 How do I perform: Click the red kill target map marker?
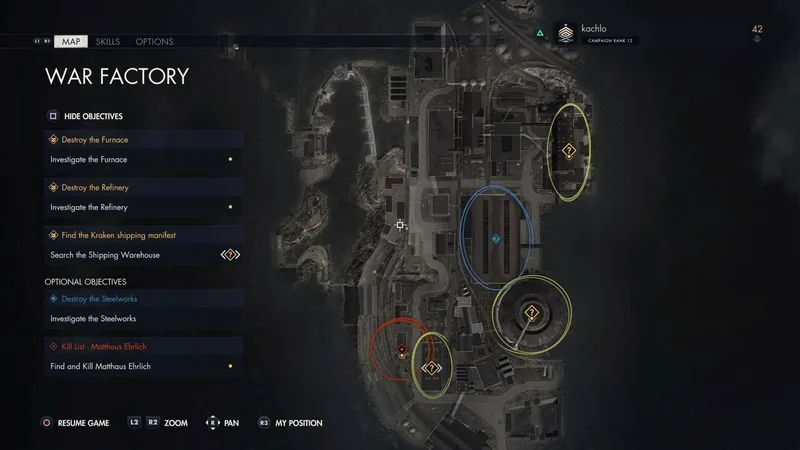tap(401, 349)
